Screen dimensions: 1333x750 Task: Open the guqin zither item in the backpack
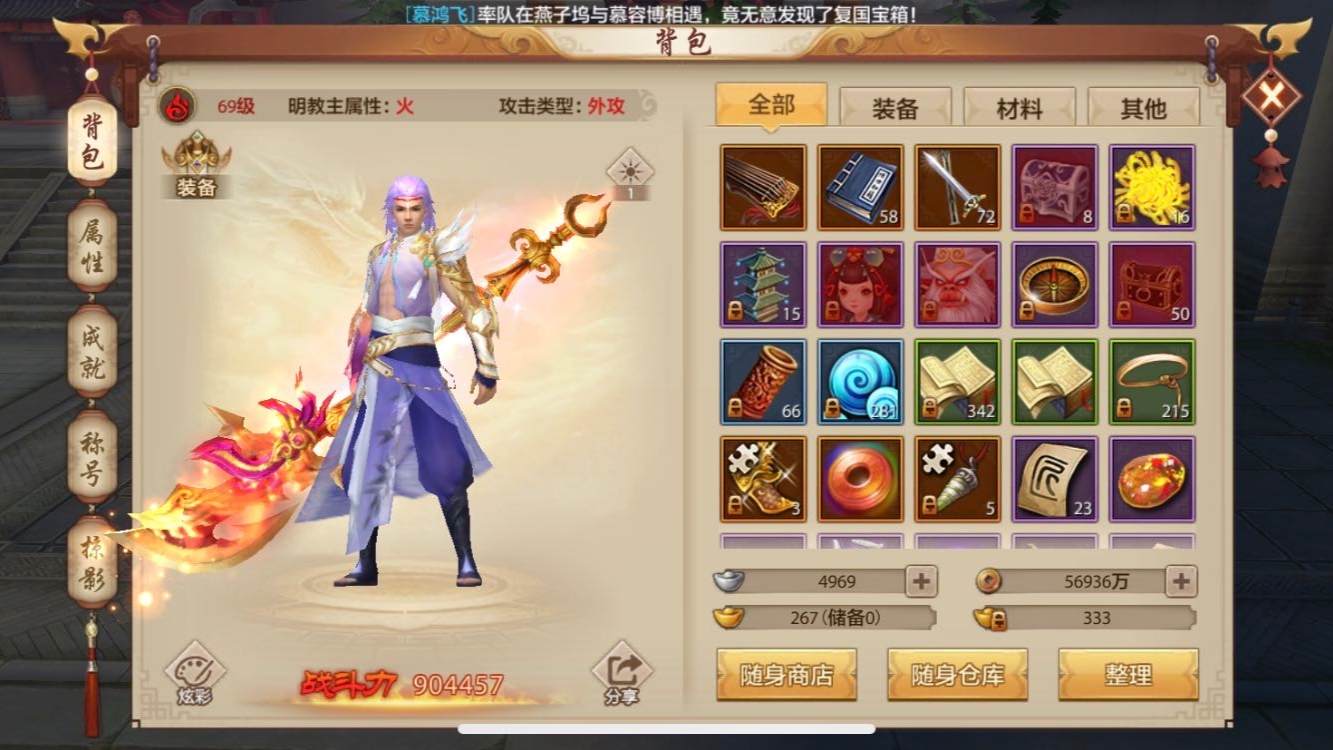coord(764,186)
